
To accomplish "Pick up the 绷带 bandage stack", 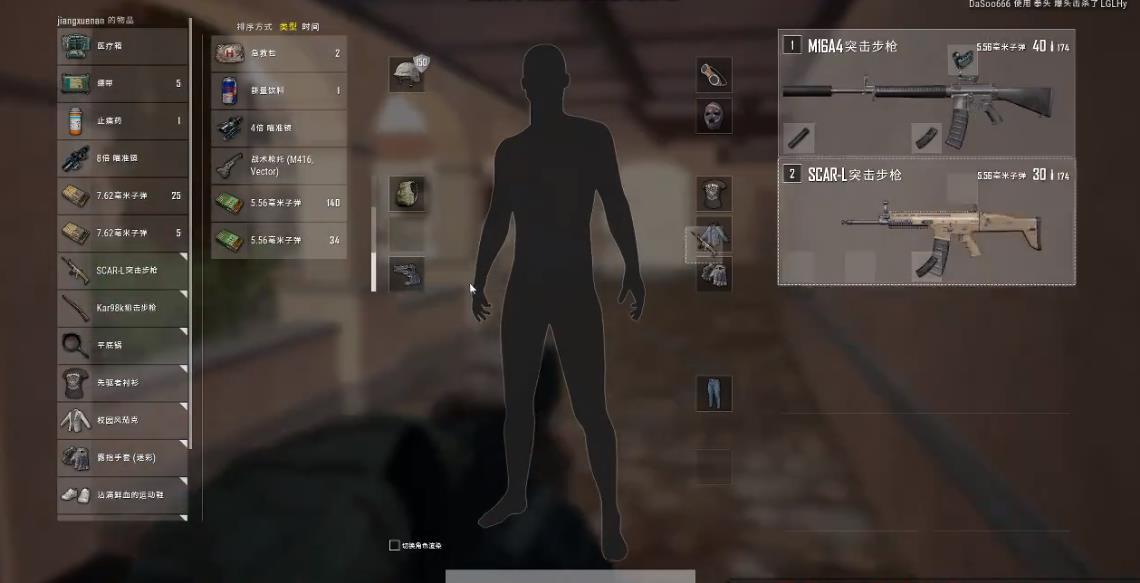I will coord(122,83).
